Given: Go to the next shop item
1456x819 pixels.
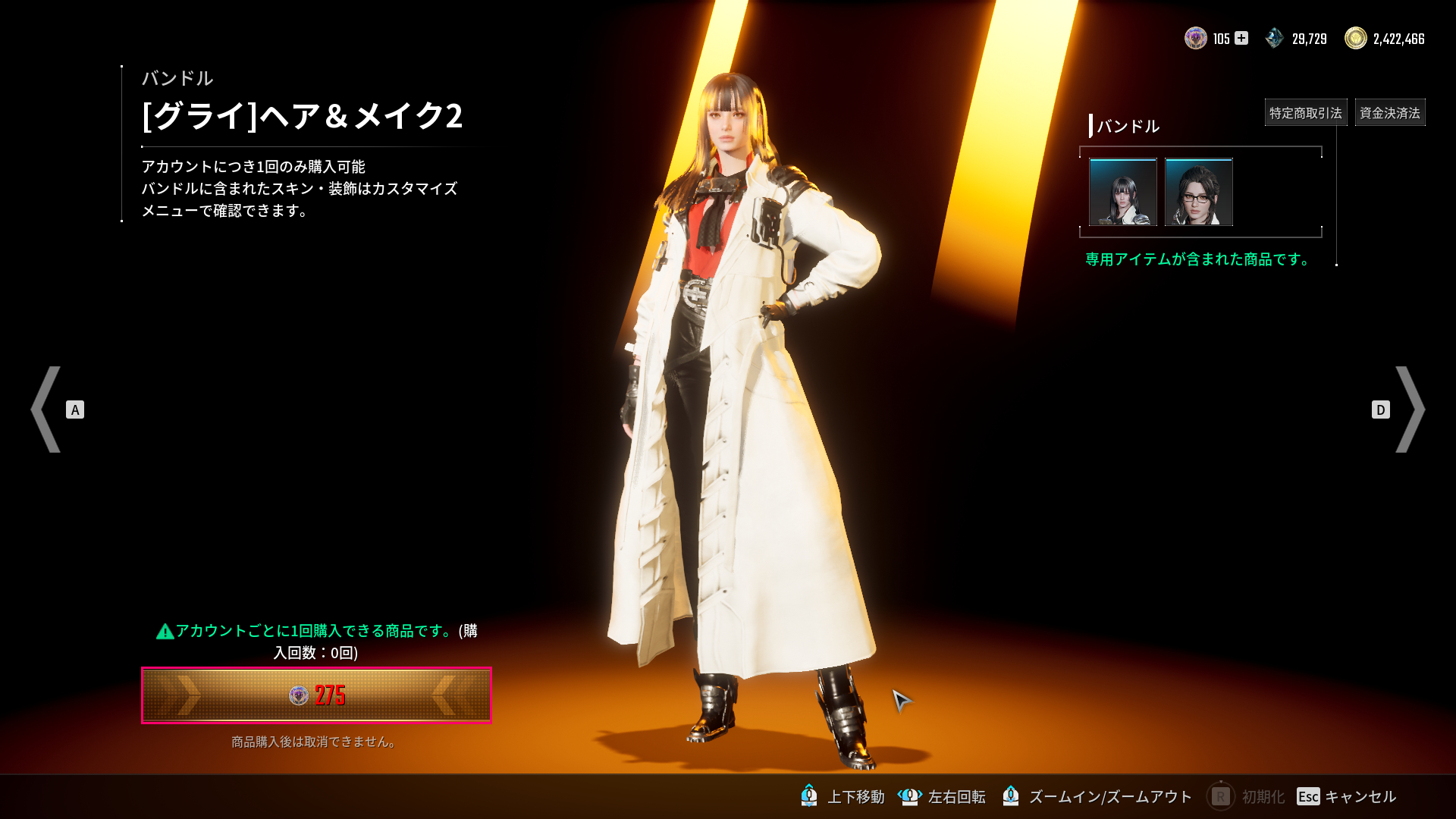Looking at the screenshot, I should (1409, 409).
